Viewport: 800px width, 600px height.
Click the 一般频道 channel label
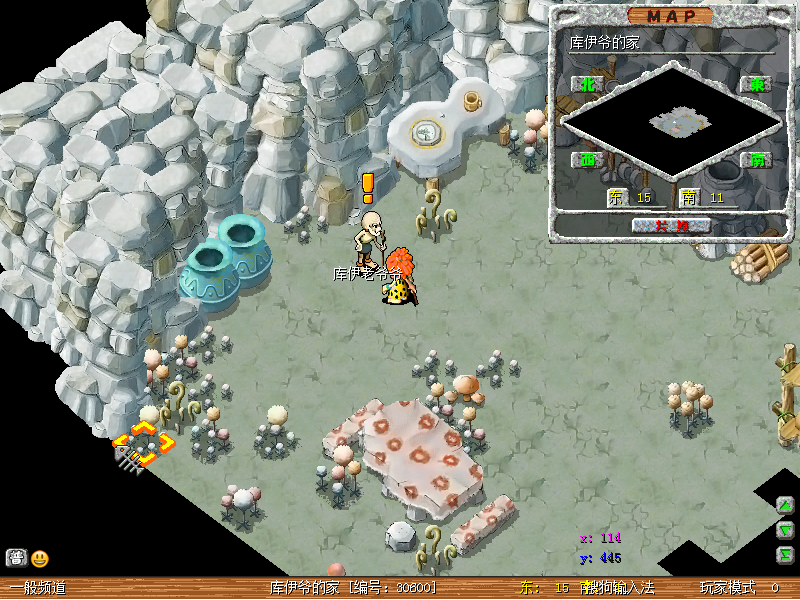pos(38,588)
